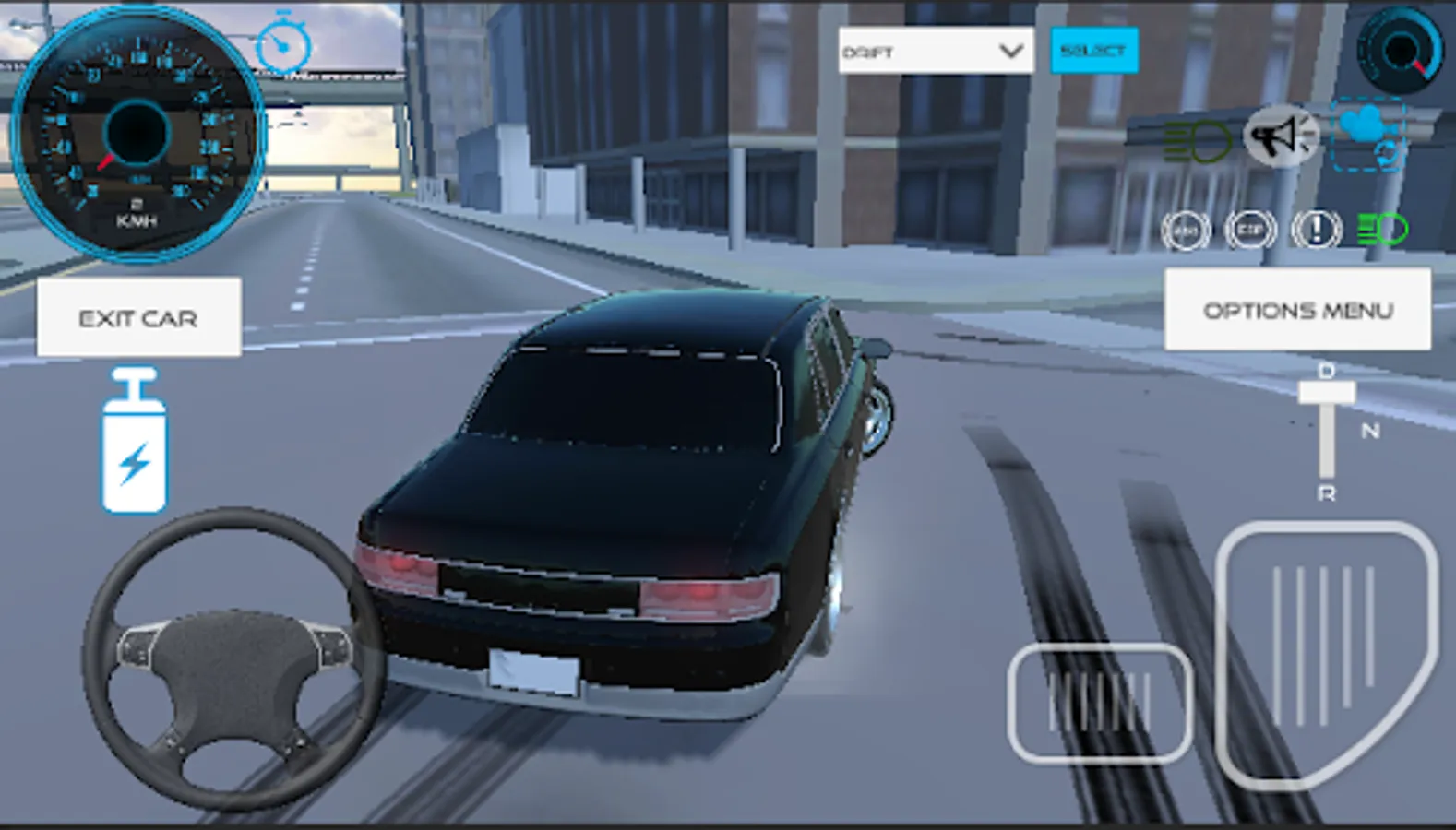This screenshot has height=830, width=1456.
Task: Change weather with the cloud refresh icon
Action: [x=1369, y=135]
